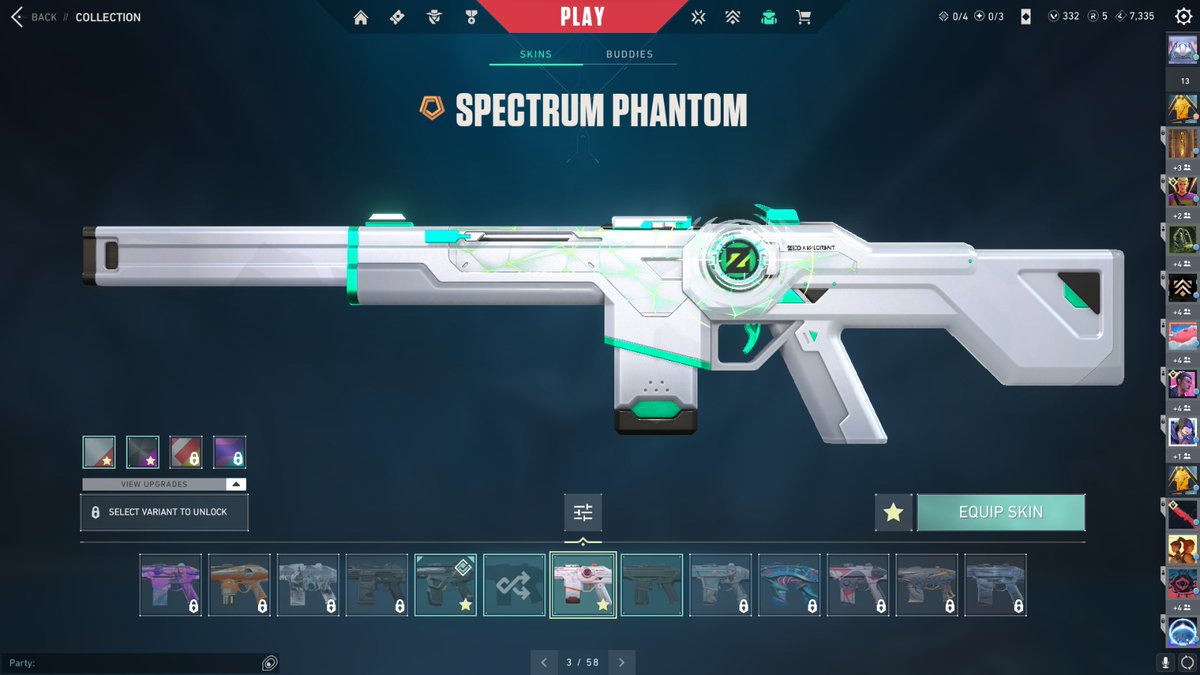Open the skin filter sliders button
The height and width of the screenshot is (675, 1200).
tap(583, 512)
